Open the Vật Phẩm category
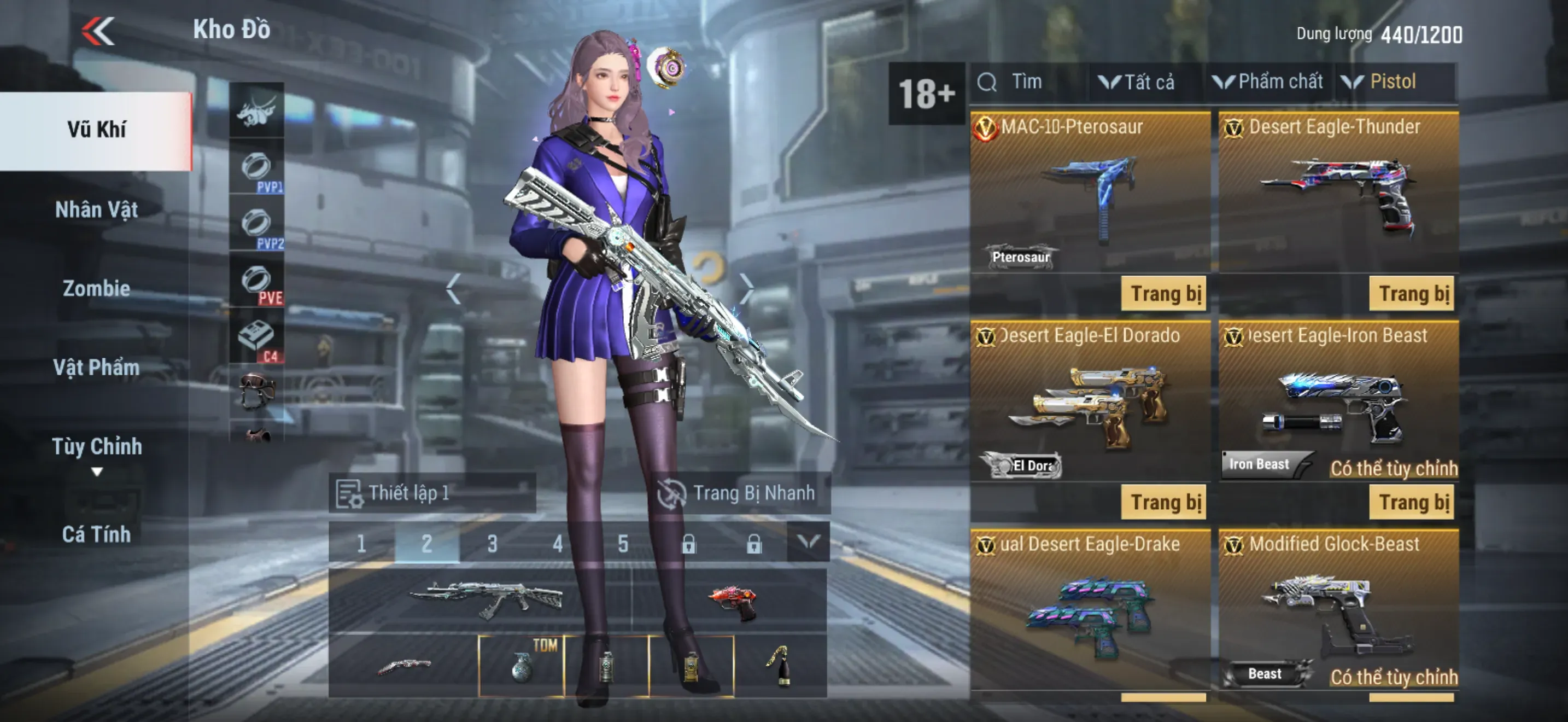Viewport: 1568px width, 722px height. point(96,368)
